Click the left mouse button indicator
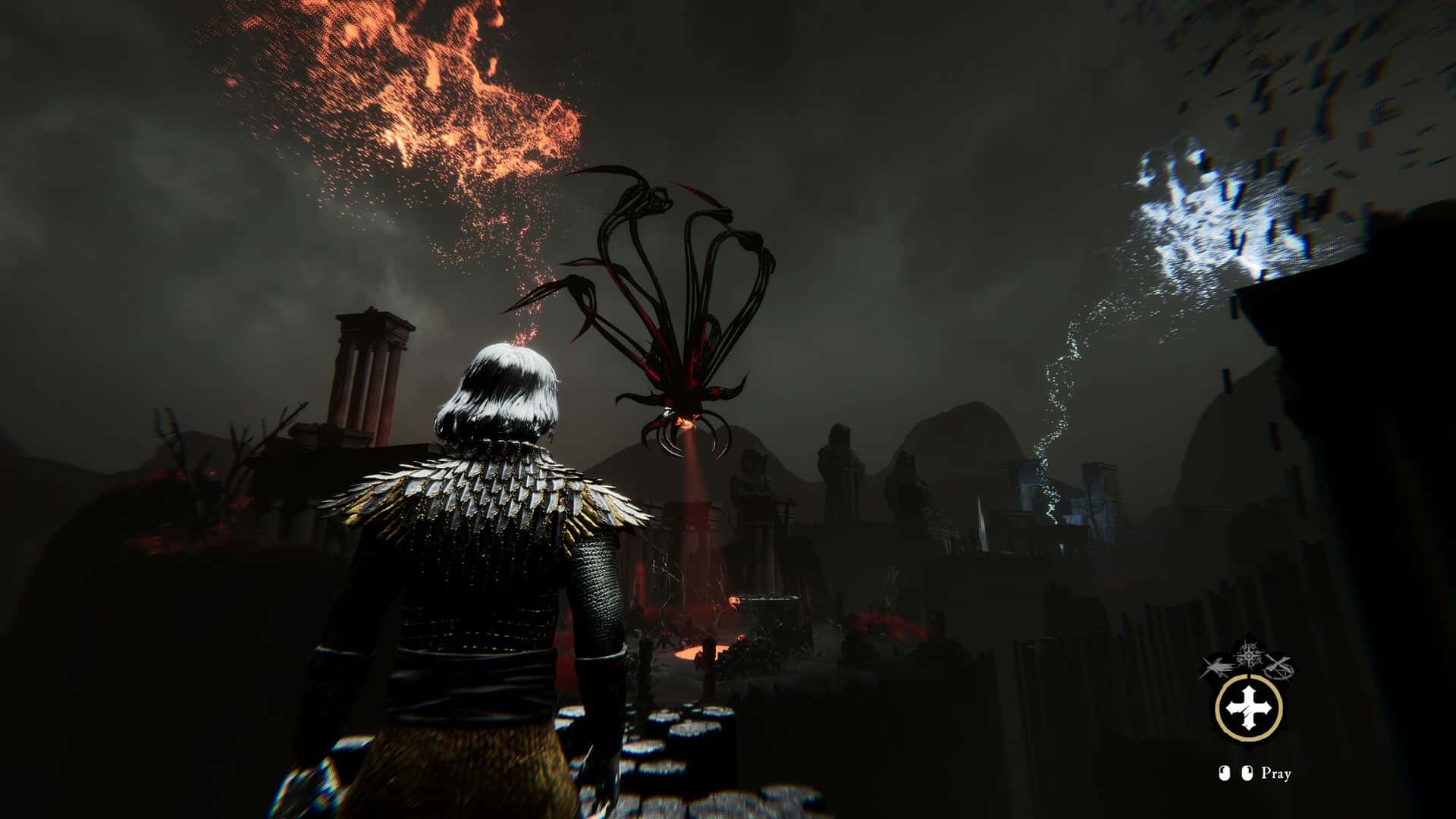This screenshot has width=1456, height=819. pyautogui.click(x=1225, y=773)
